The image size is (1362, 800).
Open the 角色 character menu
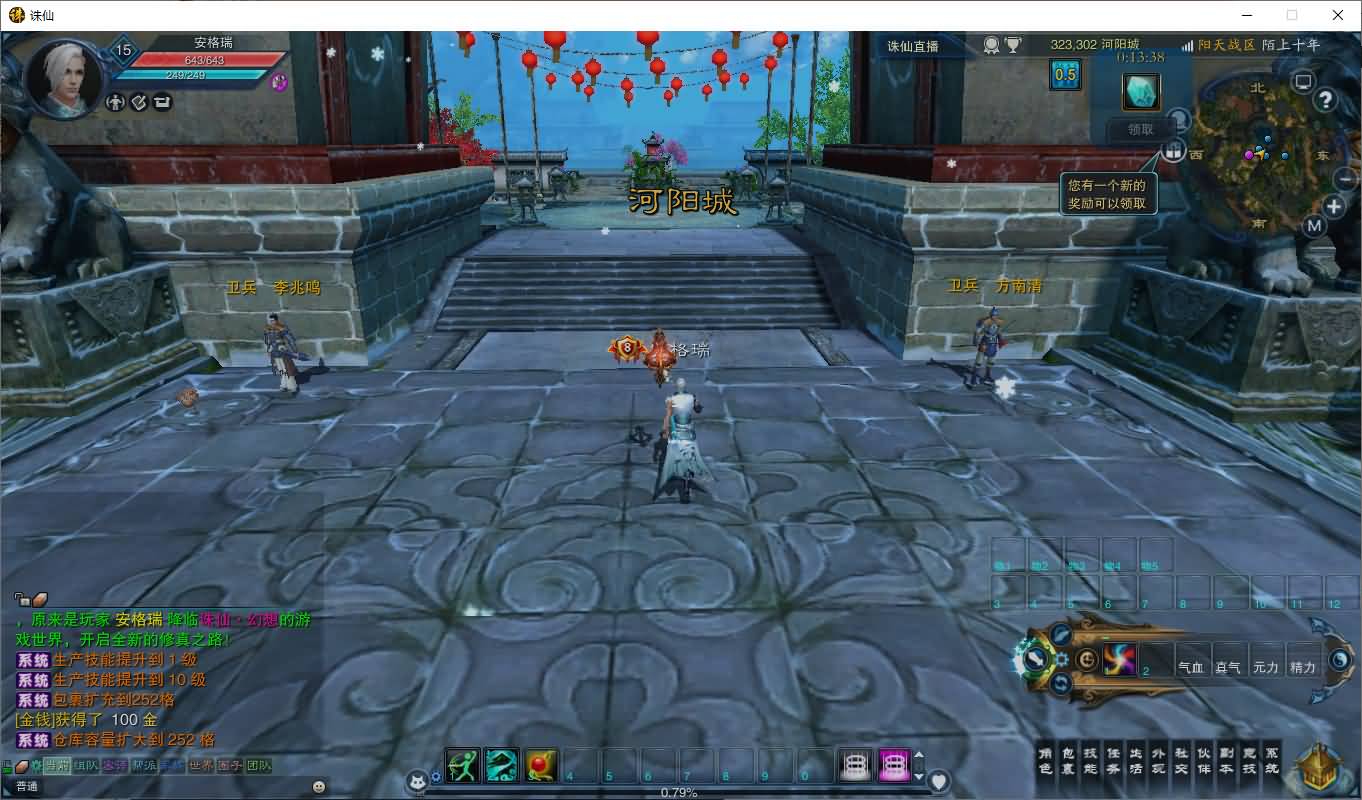tap(1045, 761)
